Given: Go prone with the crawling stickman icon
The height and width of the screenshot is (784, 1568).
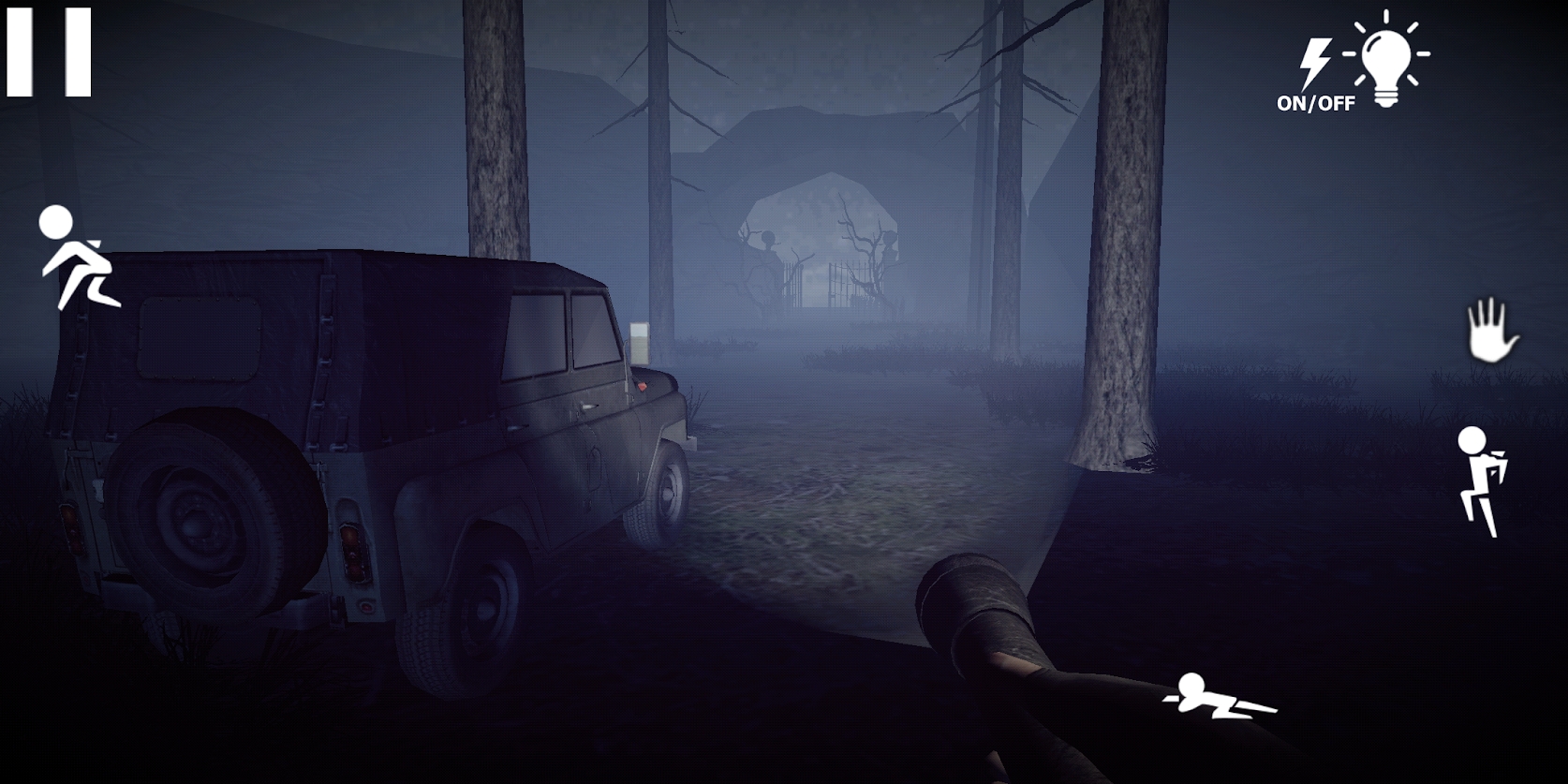Looking at the screenshot, I should (1219, 697).
